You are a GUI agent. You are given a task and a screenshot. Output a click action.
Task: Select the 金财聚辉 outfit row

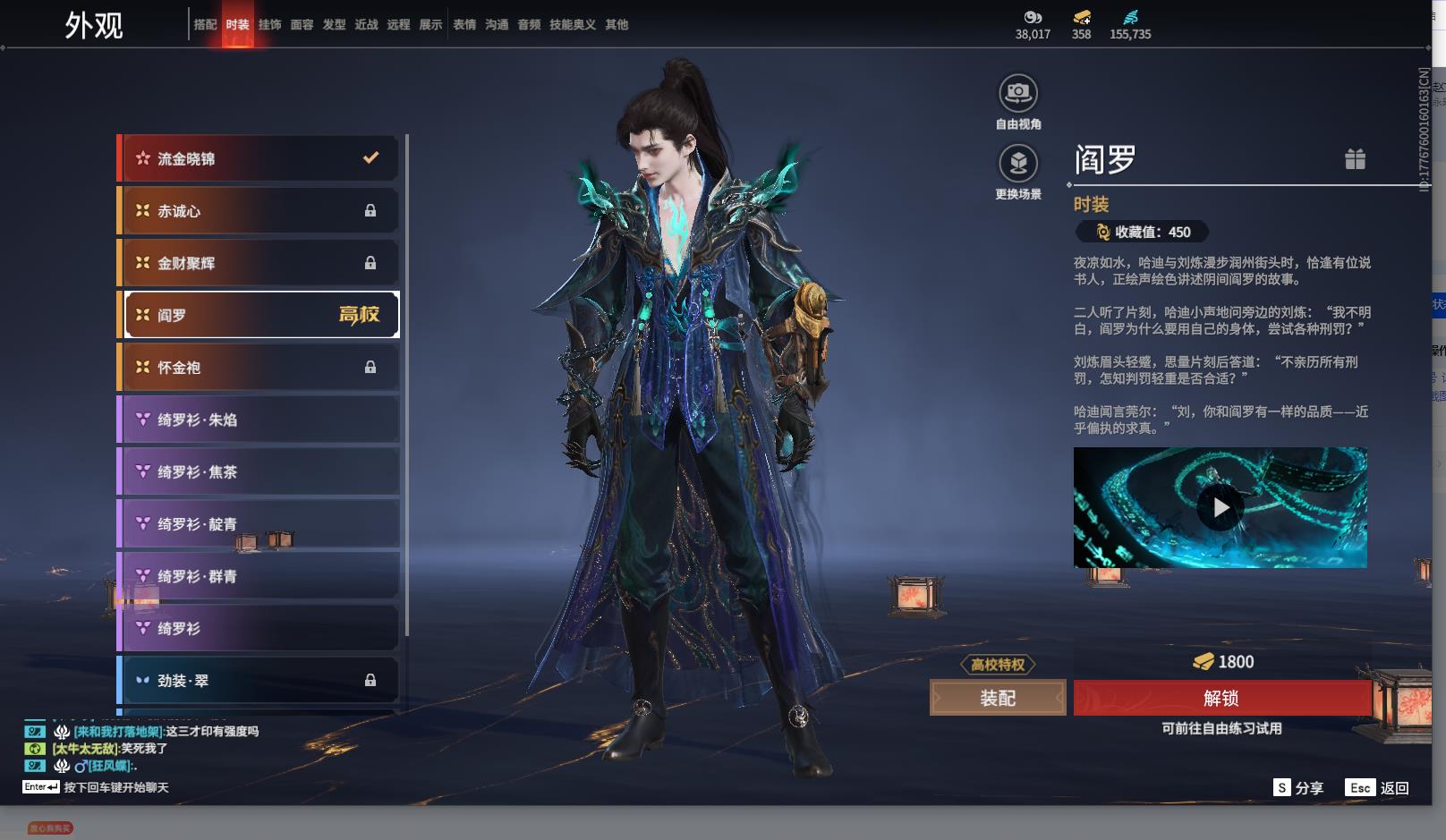259,263
